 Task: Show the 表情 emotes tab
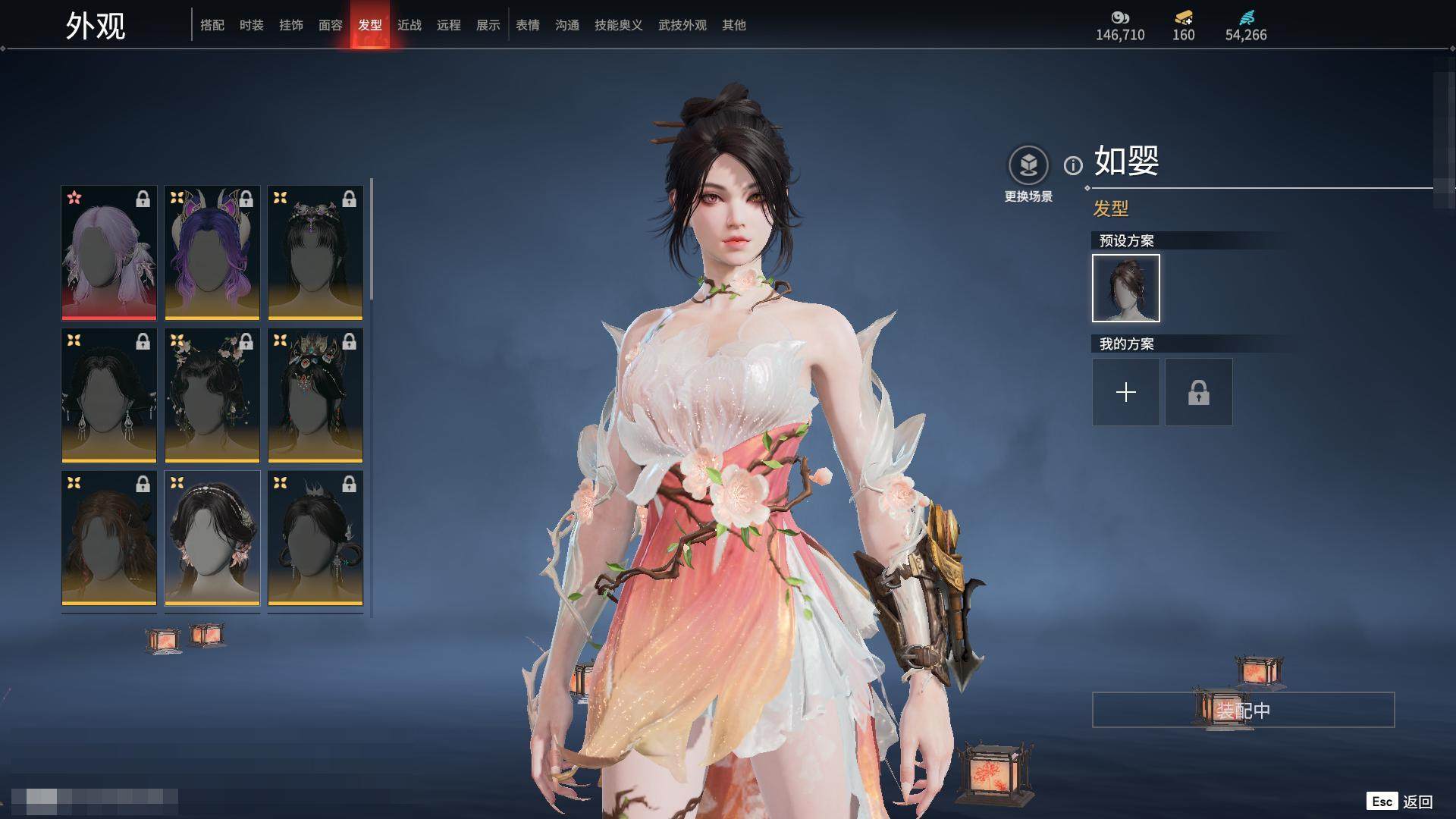click(x=528, y=25)
